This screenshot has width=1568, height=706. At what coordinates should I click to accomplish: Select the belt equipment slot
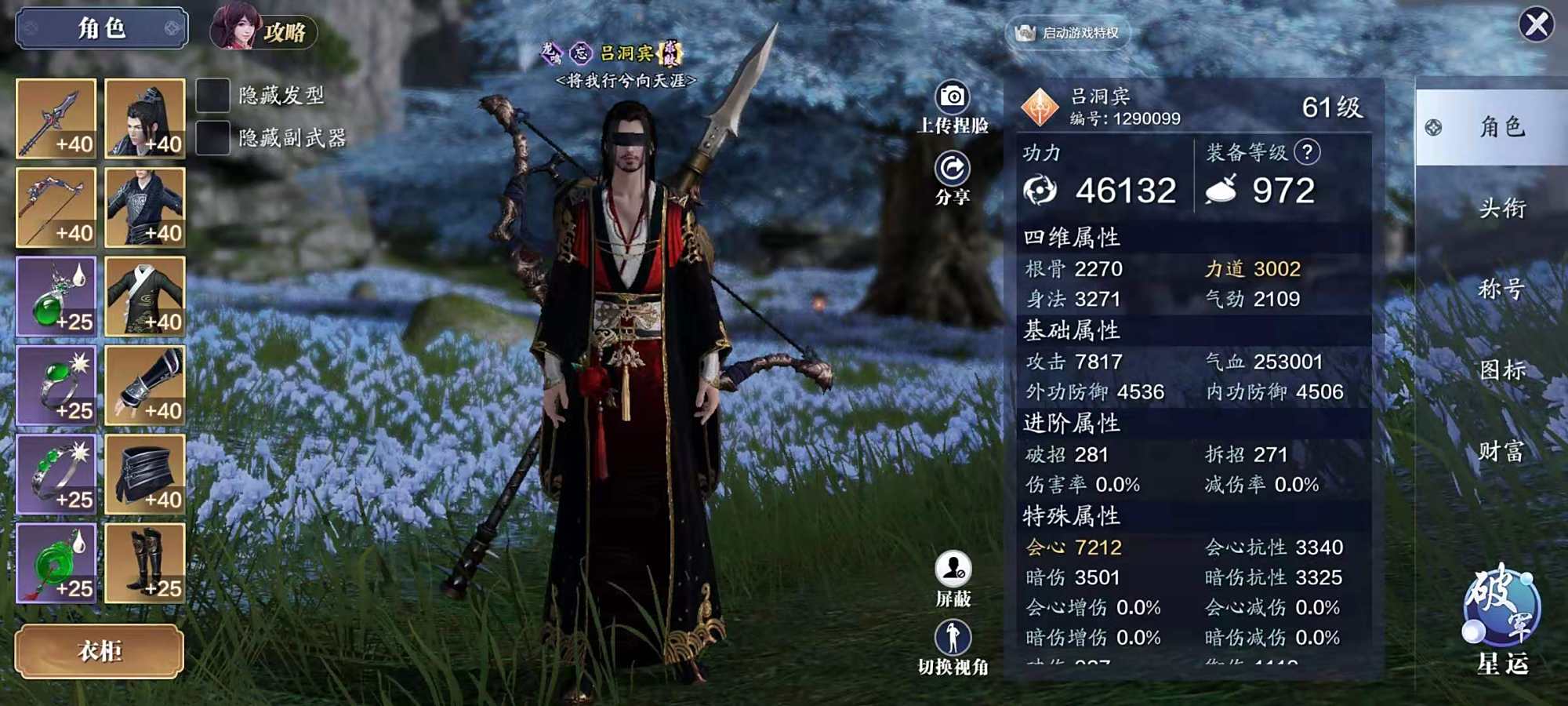tap(145, 474)
